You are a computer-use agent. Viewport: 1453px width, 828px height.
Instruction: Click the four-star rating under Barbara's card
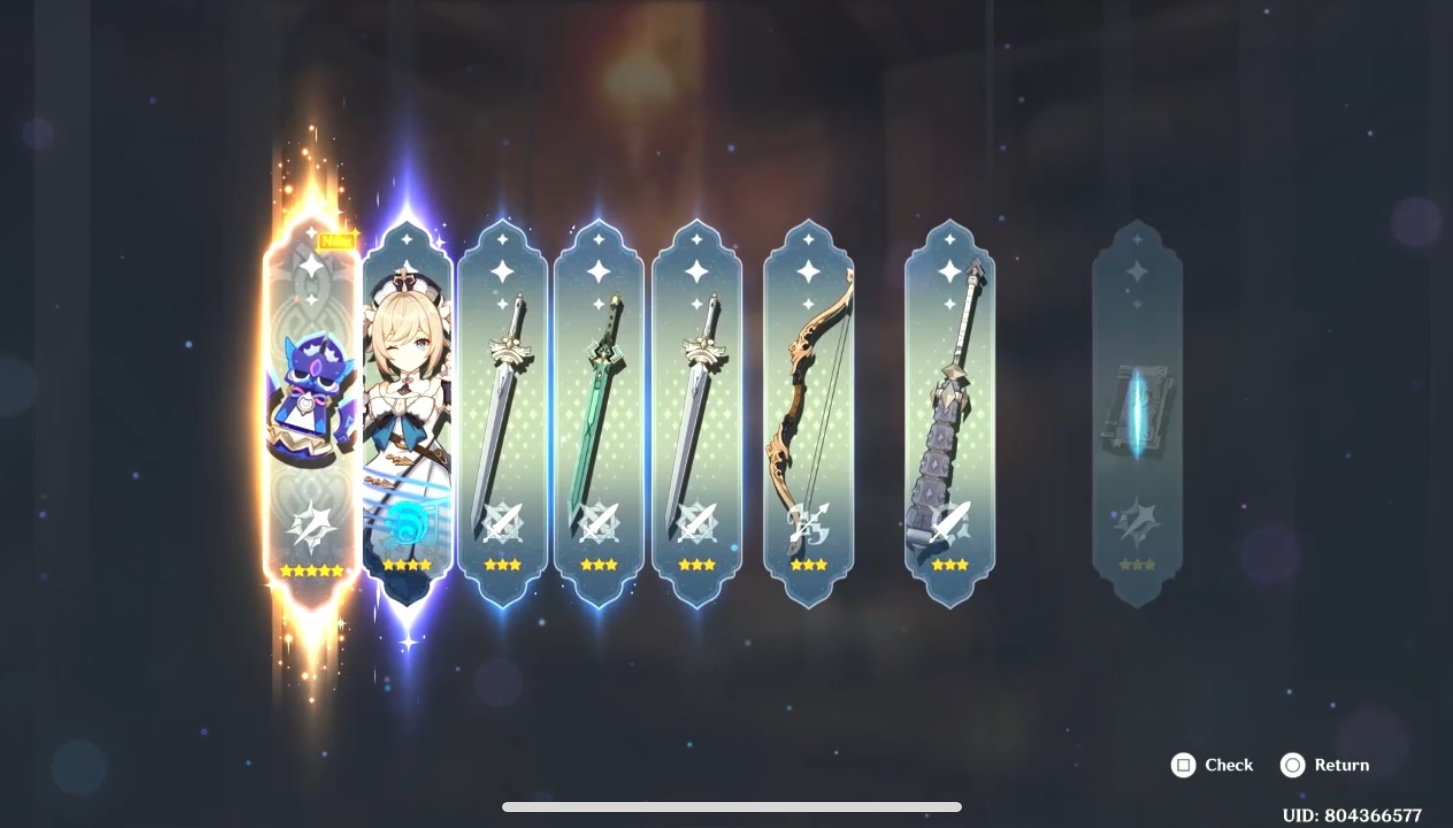coord(406,564)
